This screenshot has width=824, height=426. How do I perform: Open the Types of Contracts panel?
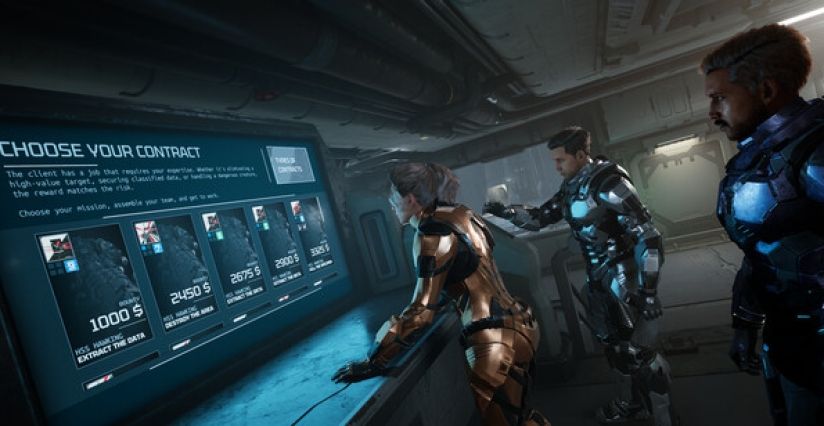pos(290,164)
